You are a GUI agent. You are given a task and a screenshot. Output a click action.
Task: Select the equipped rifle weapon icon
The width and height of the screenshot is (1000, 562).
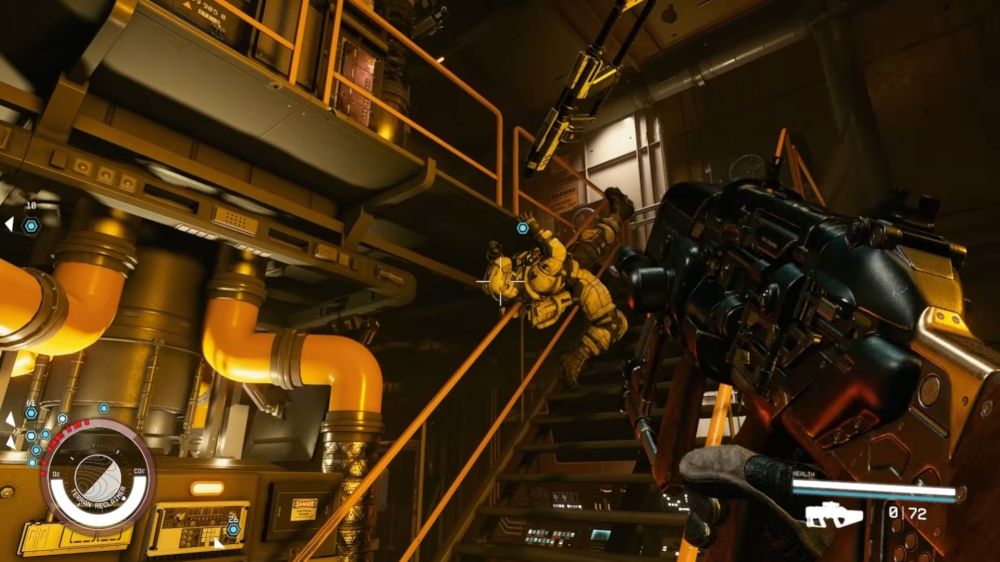(x=834, y=515)
